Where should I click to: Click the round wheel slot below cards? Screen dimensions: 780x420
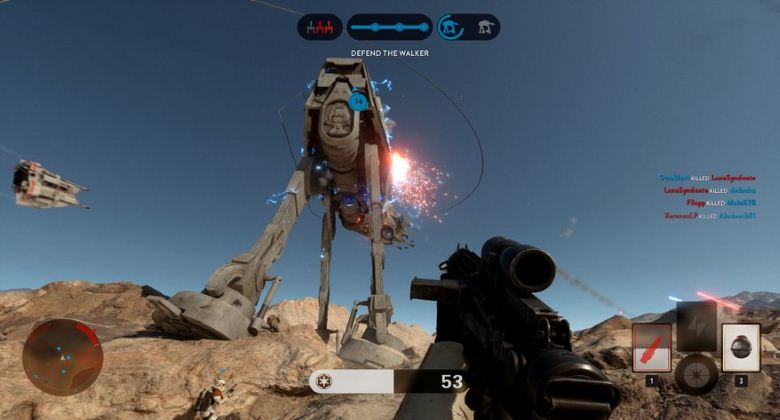[696, 374]
